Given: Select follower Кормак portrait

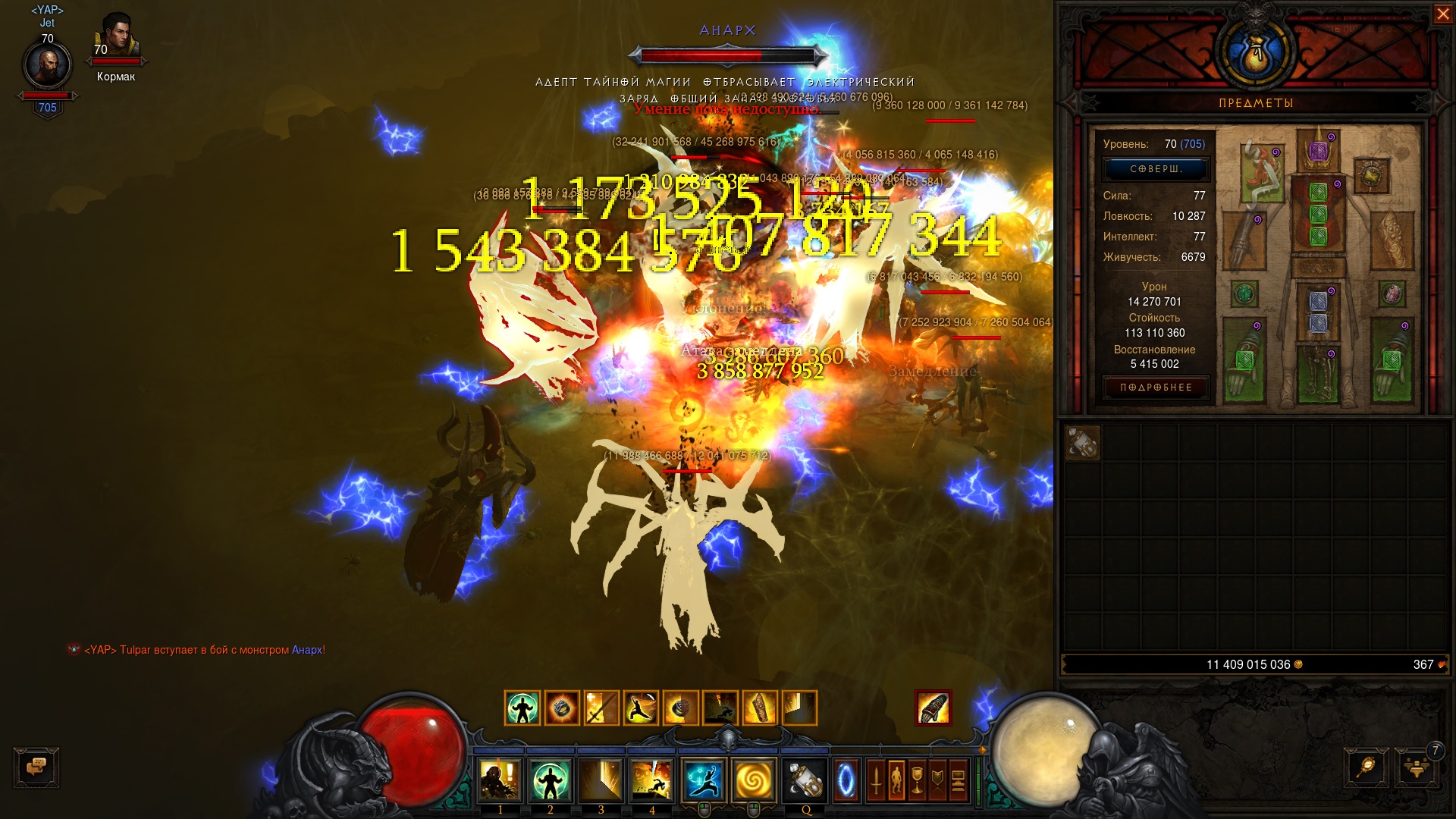Looking at the screenshot, I should (116, 38).
